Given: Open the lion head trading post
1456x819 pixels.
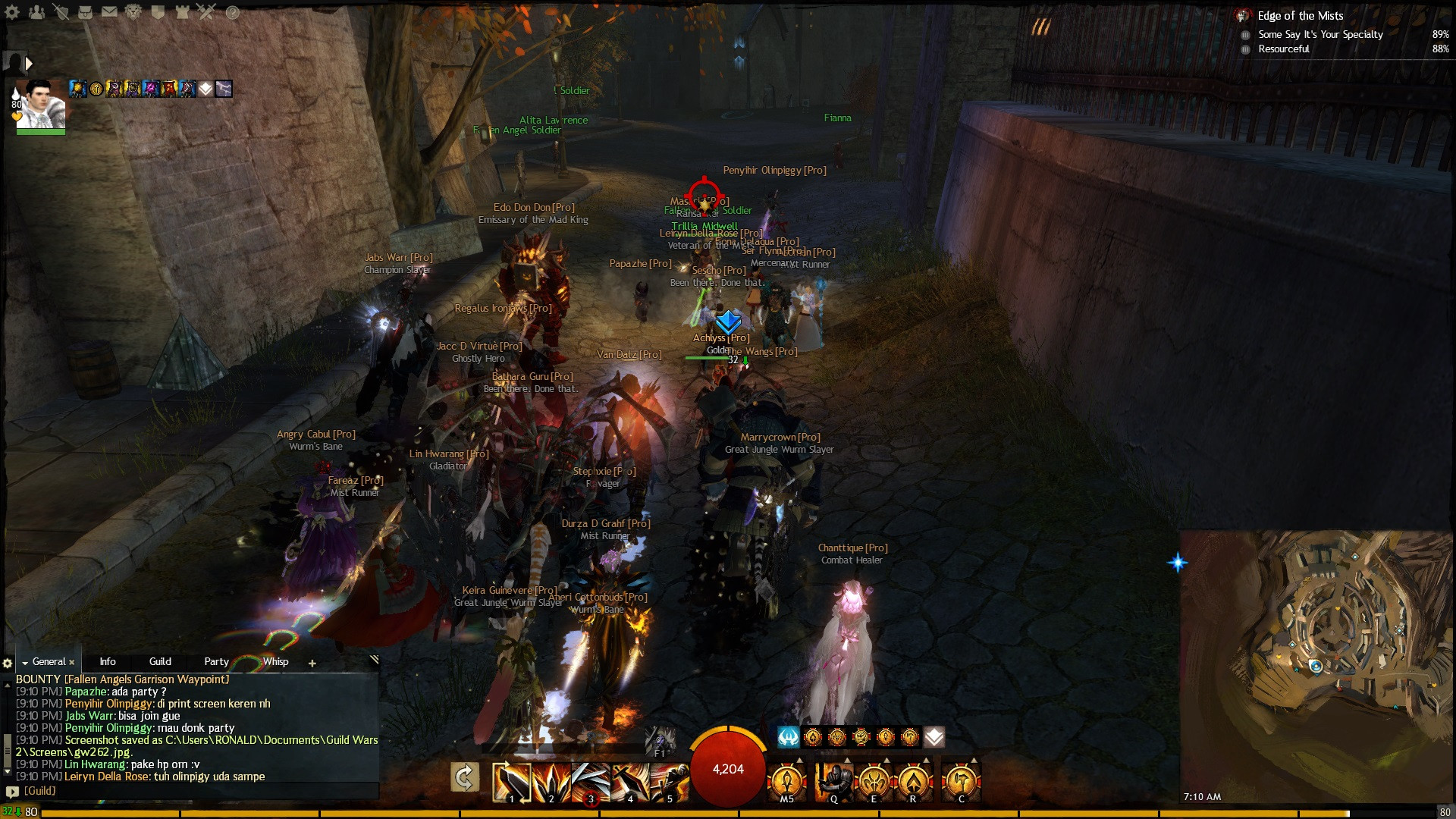Looking at the screenshot, I should [x=133, y=12].
